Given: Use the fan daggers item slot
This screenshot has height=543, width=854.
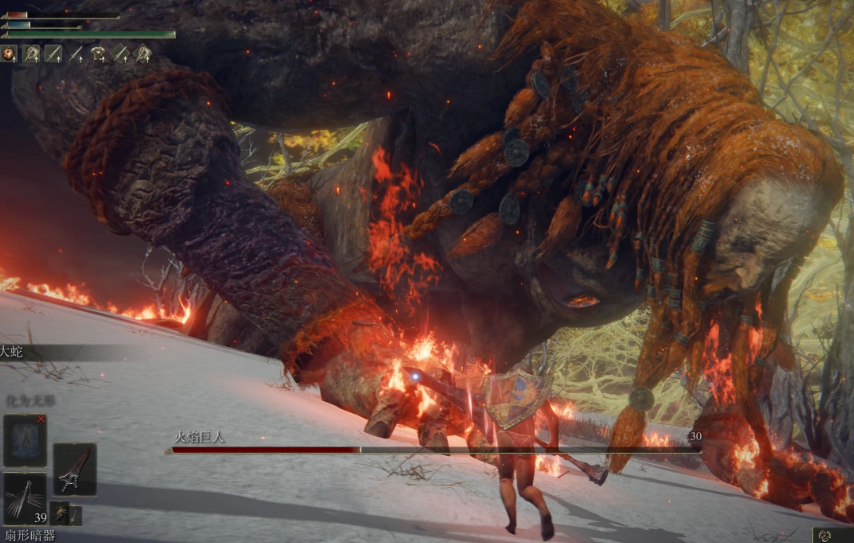Looking at the screenshot, I should point(24,497).
